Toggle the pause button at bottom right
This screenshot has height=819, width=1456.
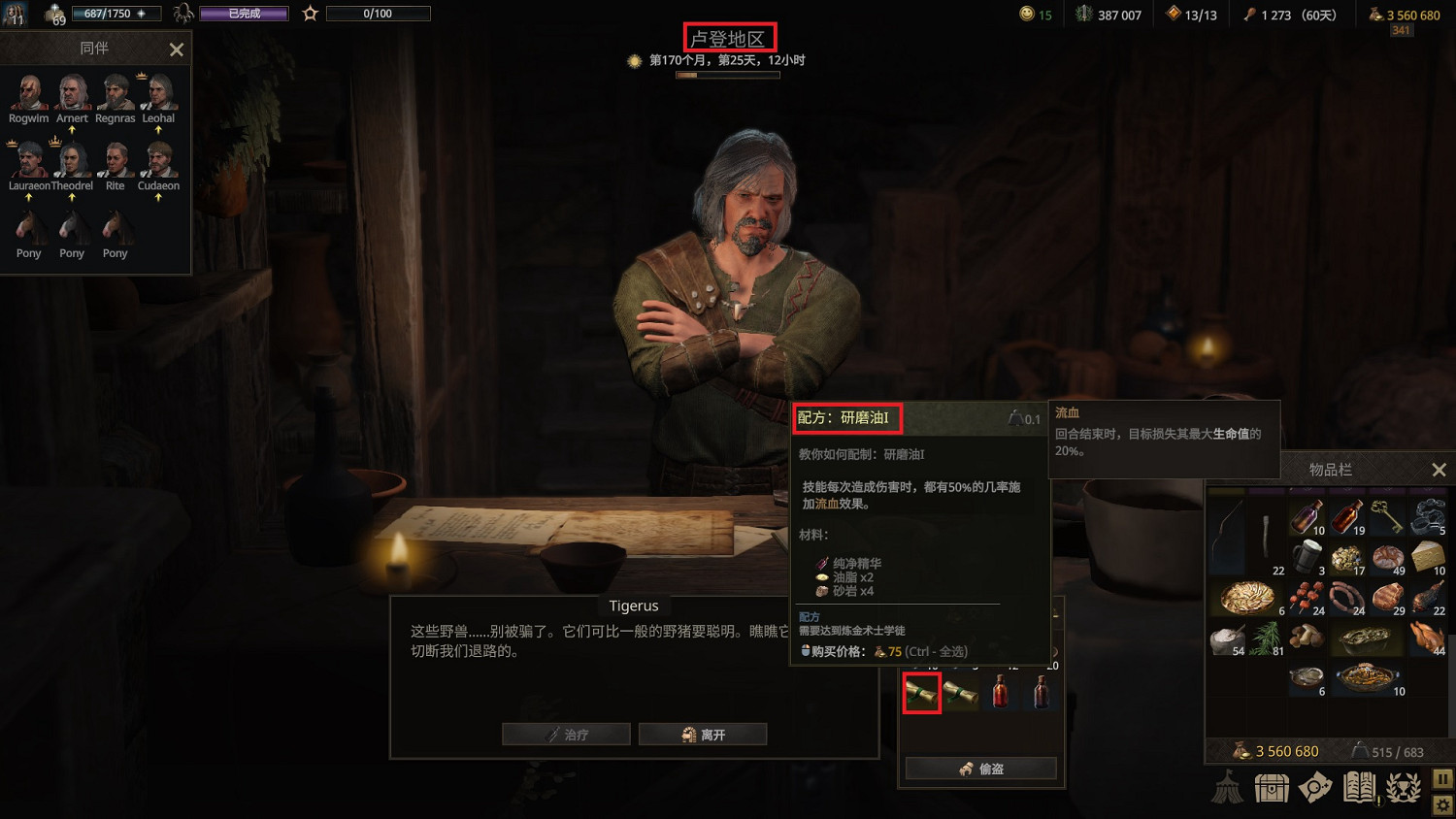click(x=1440, y=778)
